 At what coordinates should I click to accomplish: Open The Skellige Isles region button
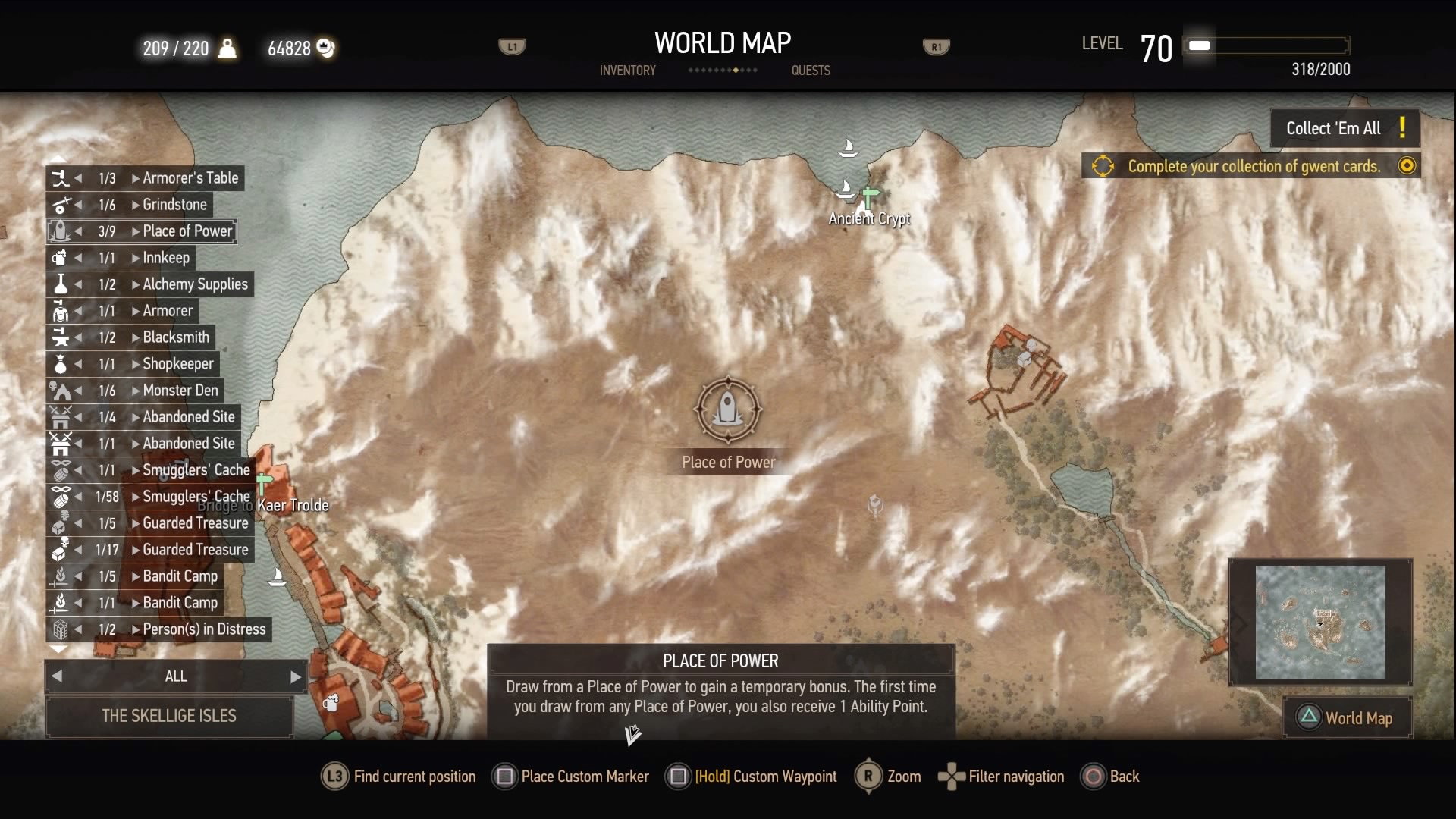point(169,716)
